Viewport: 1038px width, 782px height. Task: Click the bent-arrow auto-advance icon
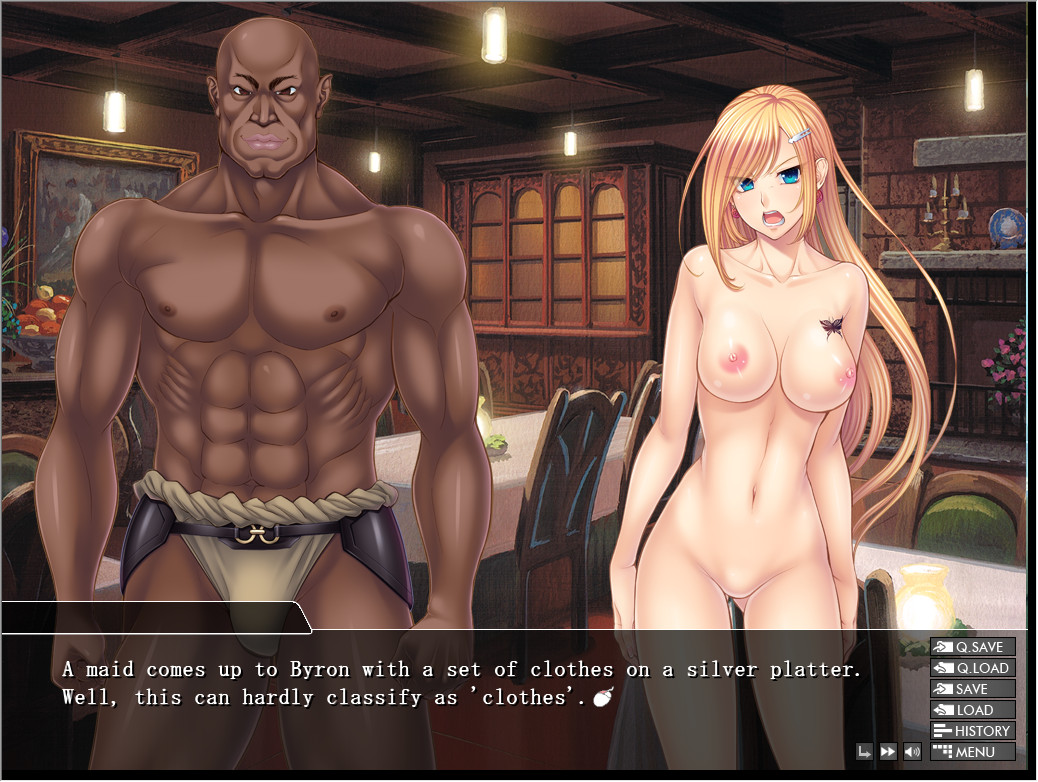pyautogui.click(x=864, y=752)
